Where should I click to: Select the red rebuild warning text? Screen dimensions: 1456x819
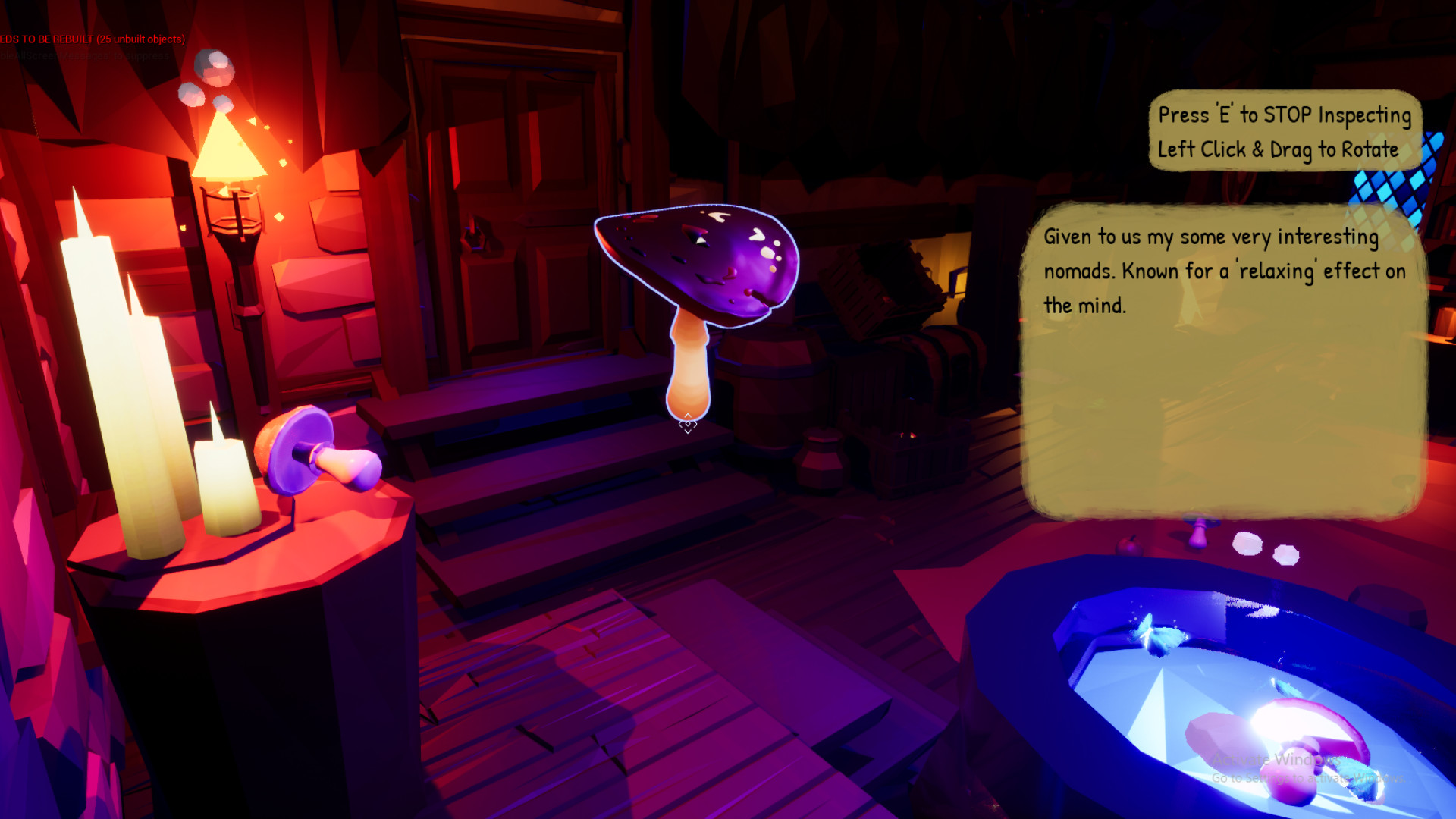(91, 38)
